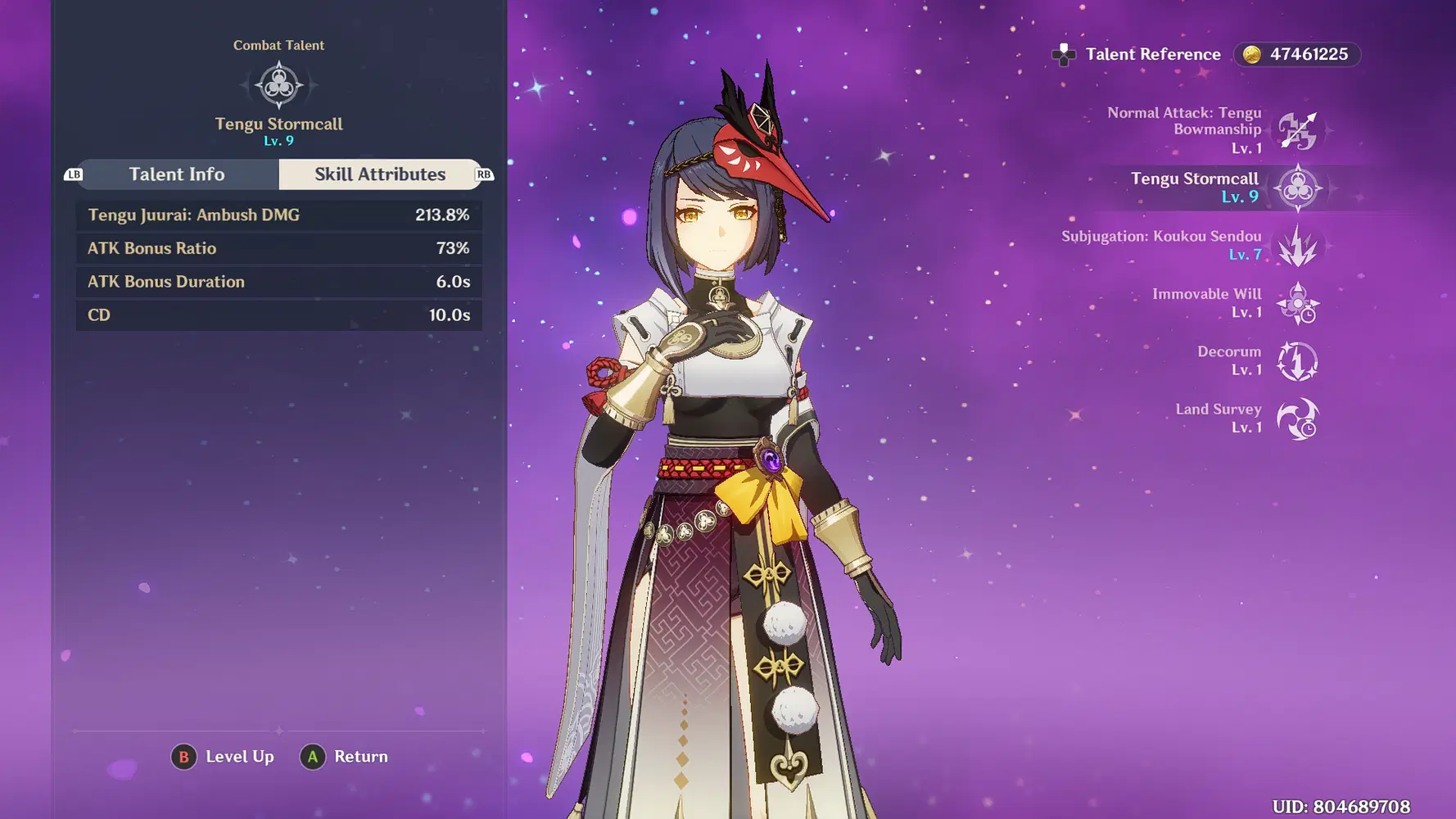Click the CD 10.0s attribute row
The width and height of the screenshot is (1456, 819).
click(278, 314)
